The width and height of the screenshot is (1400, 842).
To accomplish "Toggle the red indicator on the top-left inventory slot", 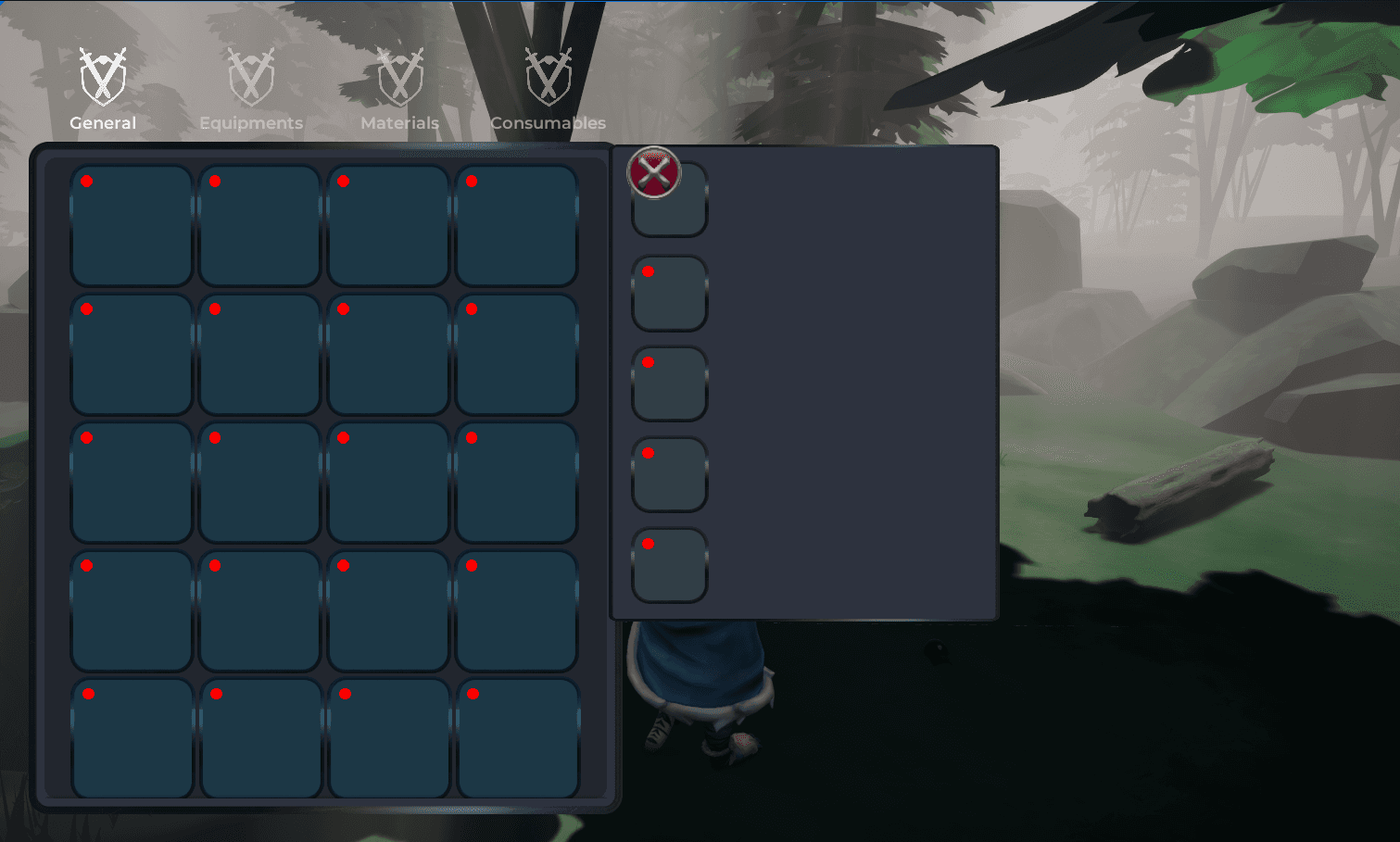I will 88,181.
